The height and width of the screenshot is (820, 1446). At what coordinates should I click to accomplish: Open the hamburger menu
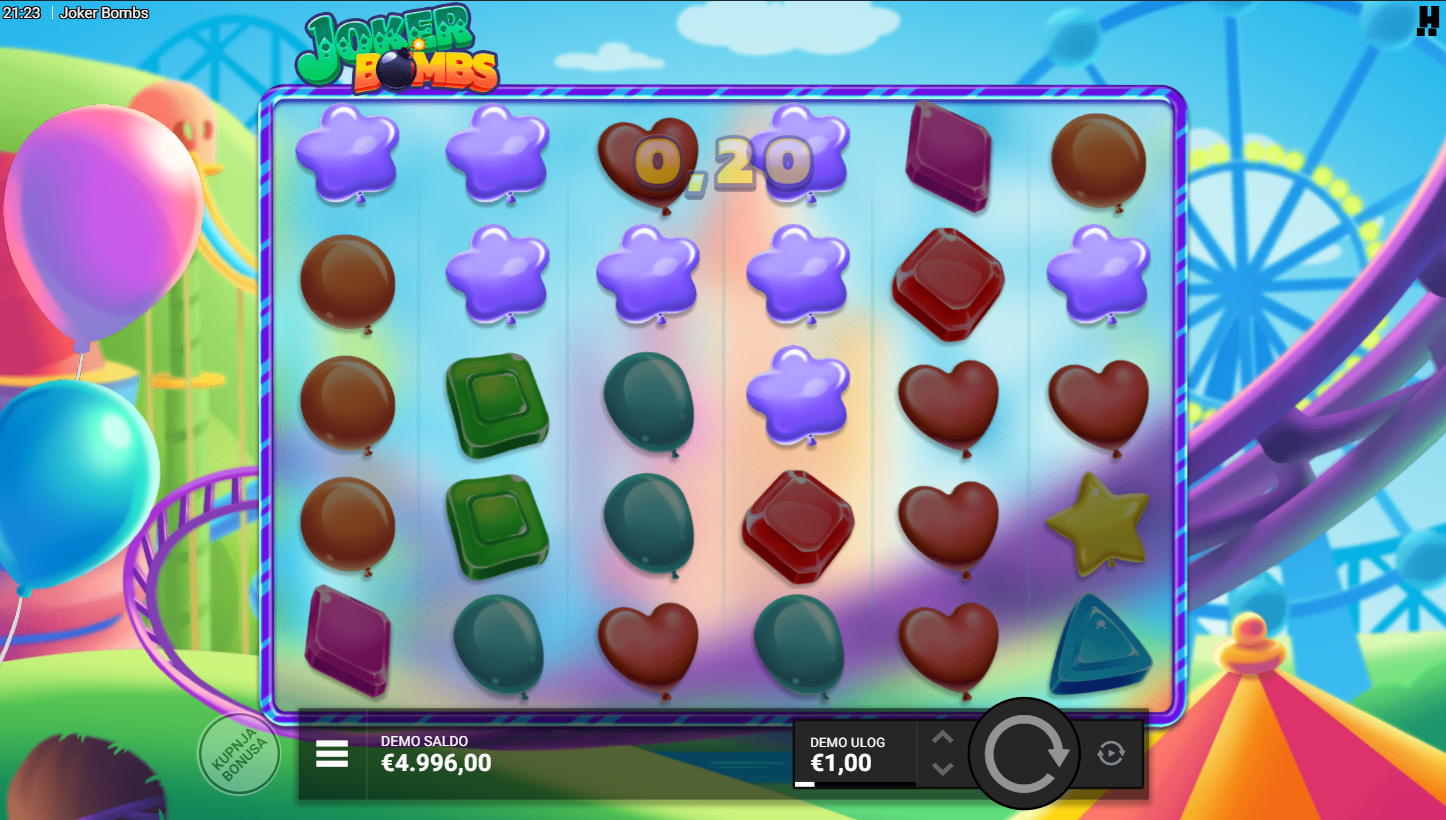[332, 754]
